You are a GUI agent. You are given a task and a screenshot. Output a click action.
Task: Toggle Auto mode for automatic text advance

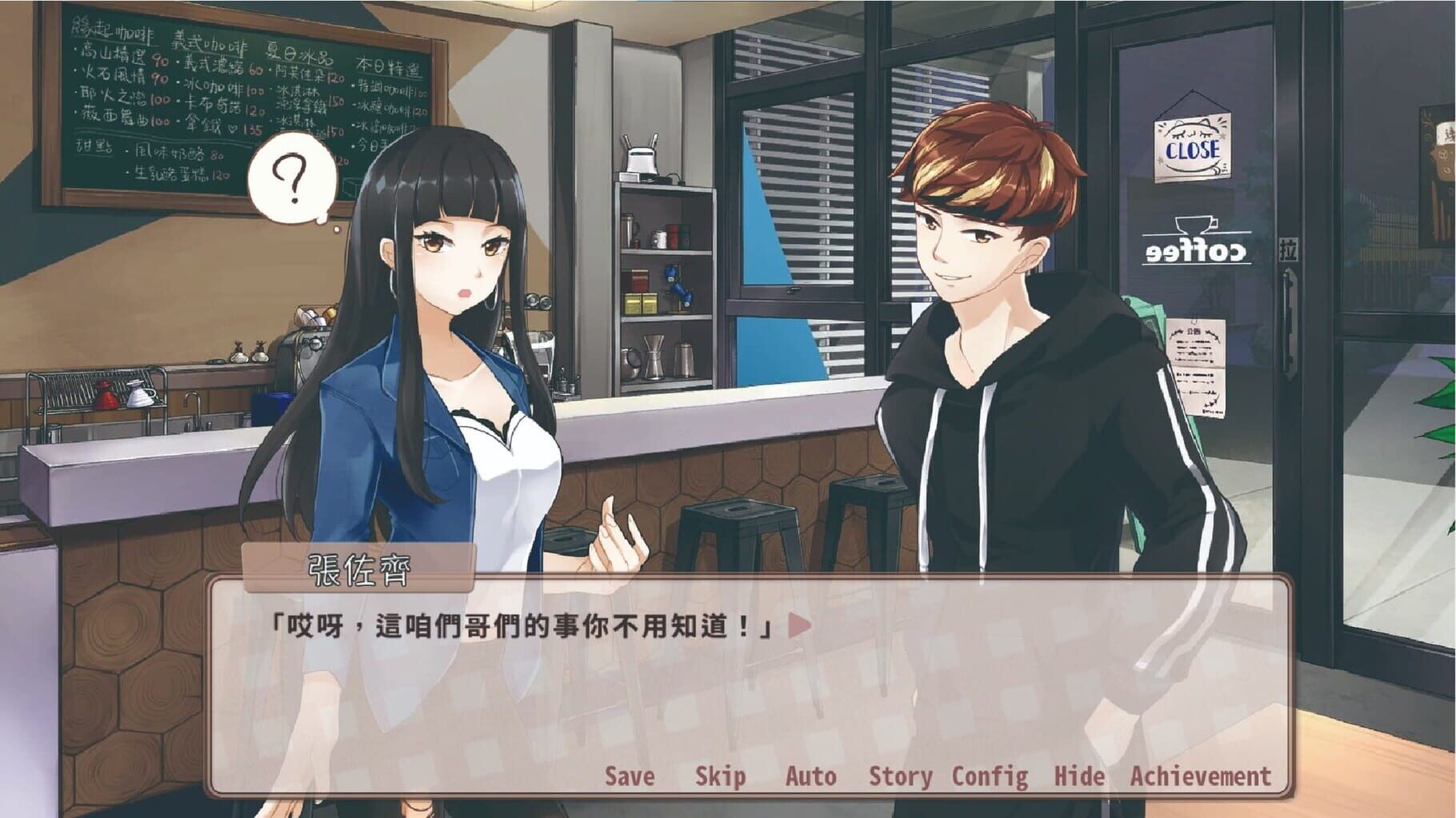pyautogui.click(x=811, y=775)
